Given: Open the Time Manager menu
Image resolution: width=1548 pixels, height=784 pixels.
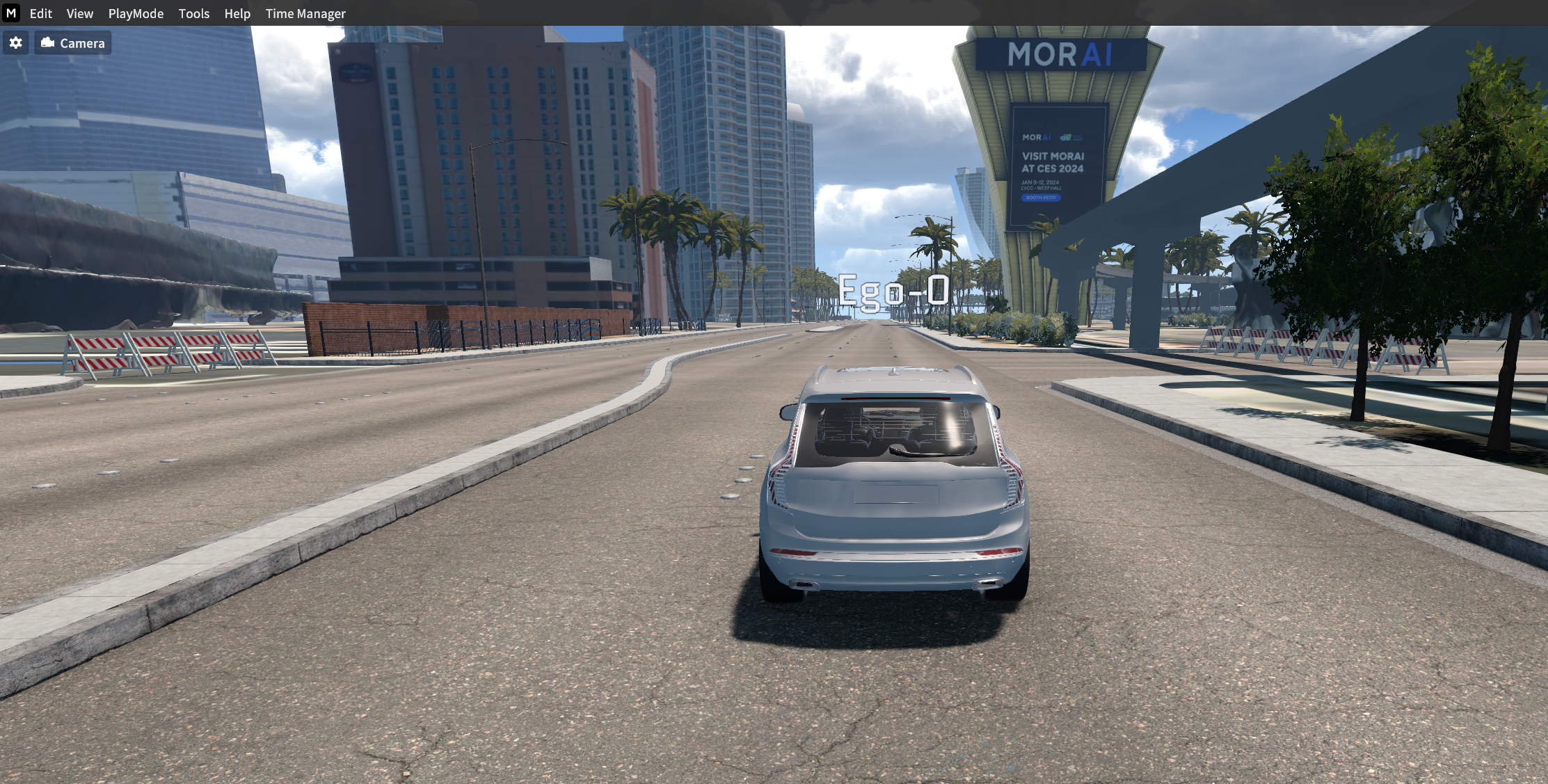Looking at the screenshot, I should [305, 13].
